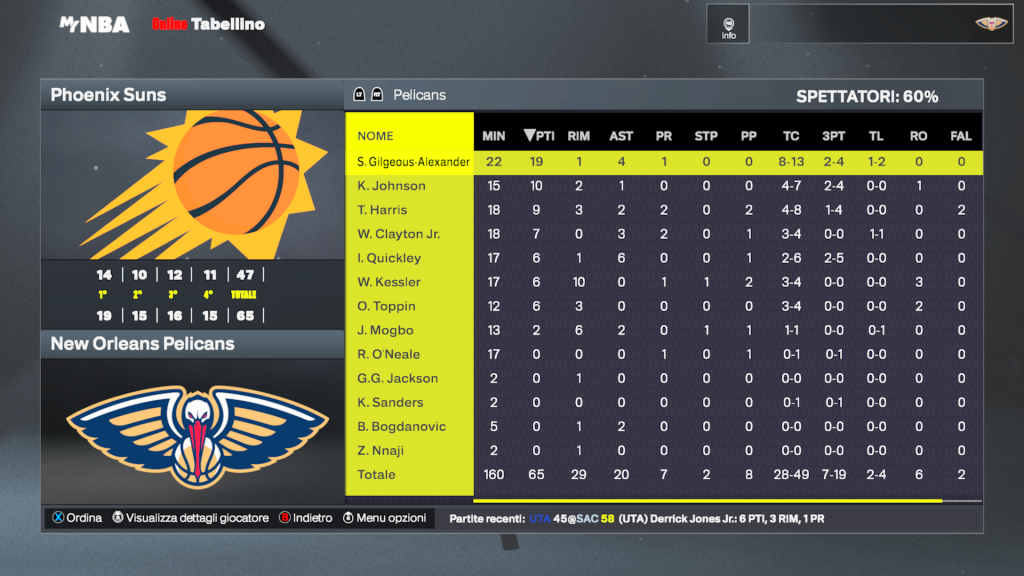Pick R. O'Neale's stat row
Viewport: 1024px width, 576px height.
tap(389, 354)
